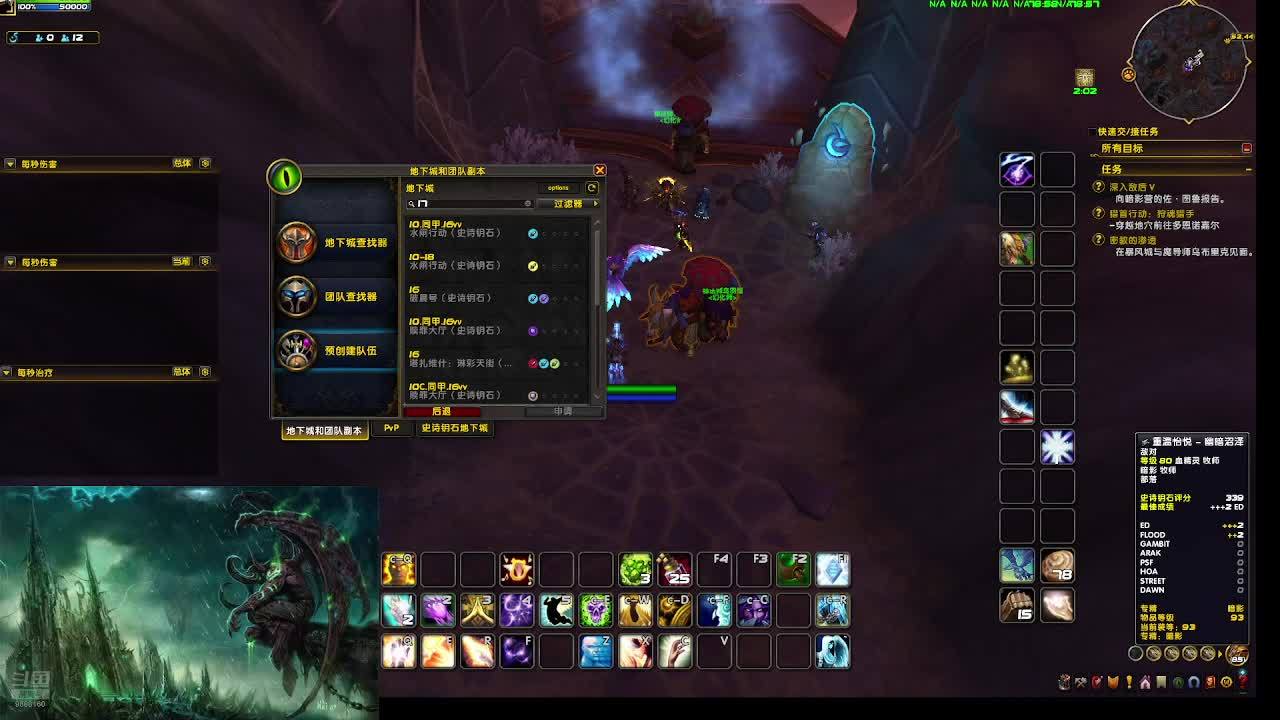Toggle the 快速交/接任务 checkbox

click(x=1093, y=132)
